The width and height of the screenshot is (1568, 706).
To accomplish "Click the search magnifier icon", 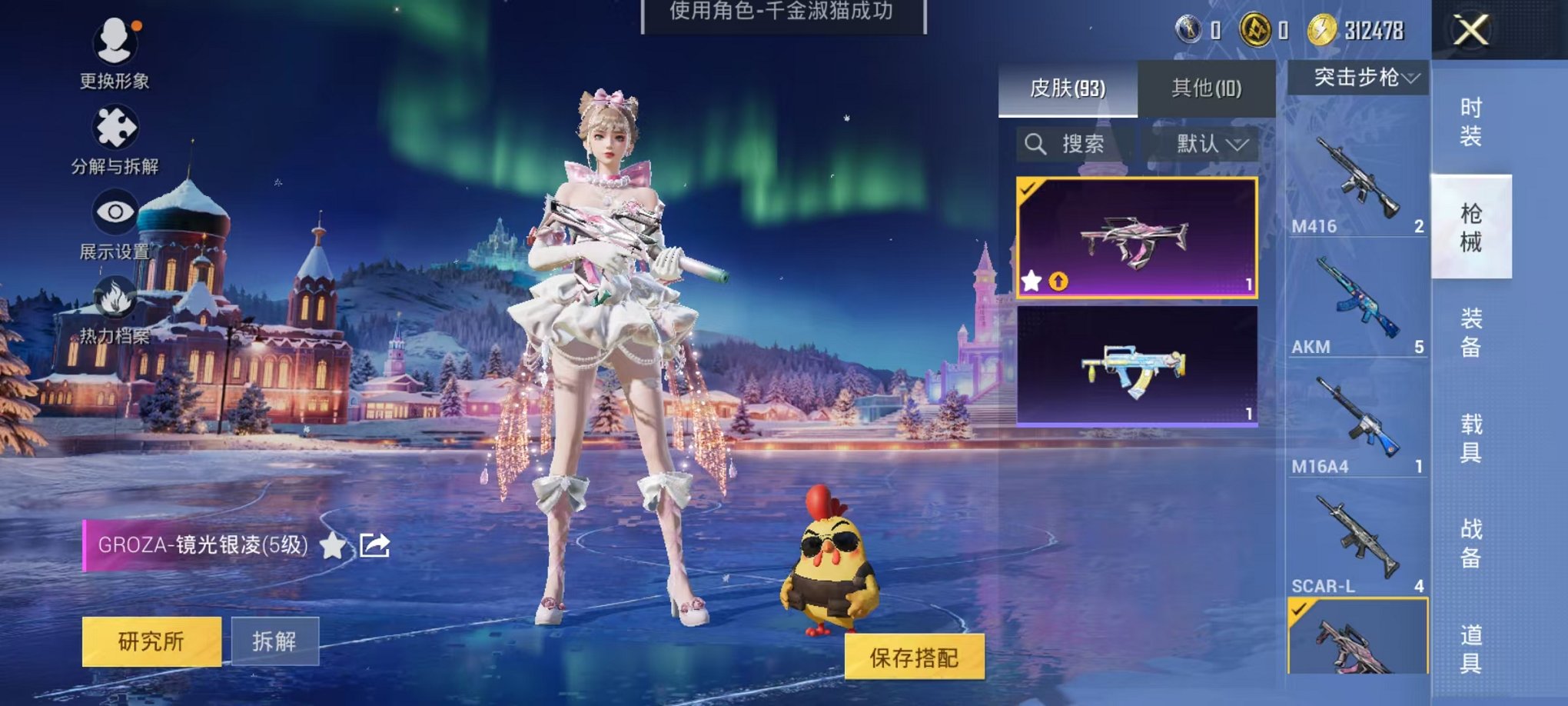I will (1036, 145).
